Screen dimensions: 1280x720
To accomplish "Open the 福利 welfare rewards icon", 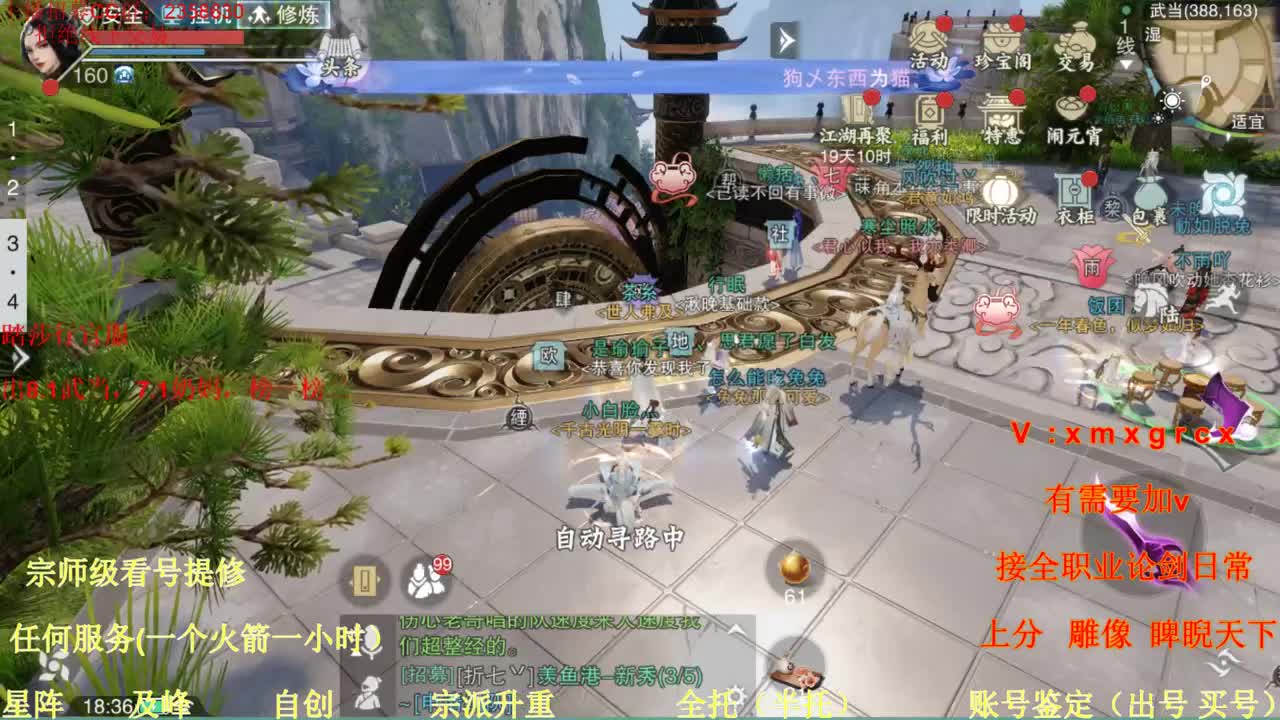I will click(x=931, y=112).
